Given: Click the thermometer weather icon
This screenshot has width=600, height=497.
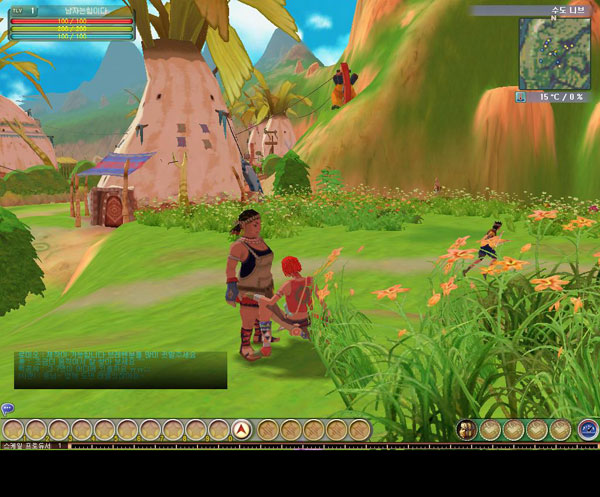Looking at the screenshot, I should tap(521, 97).
